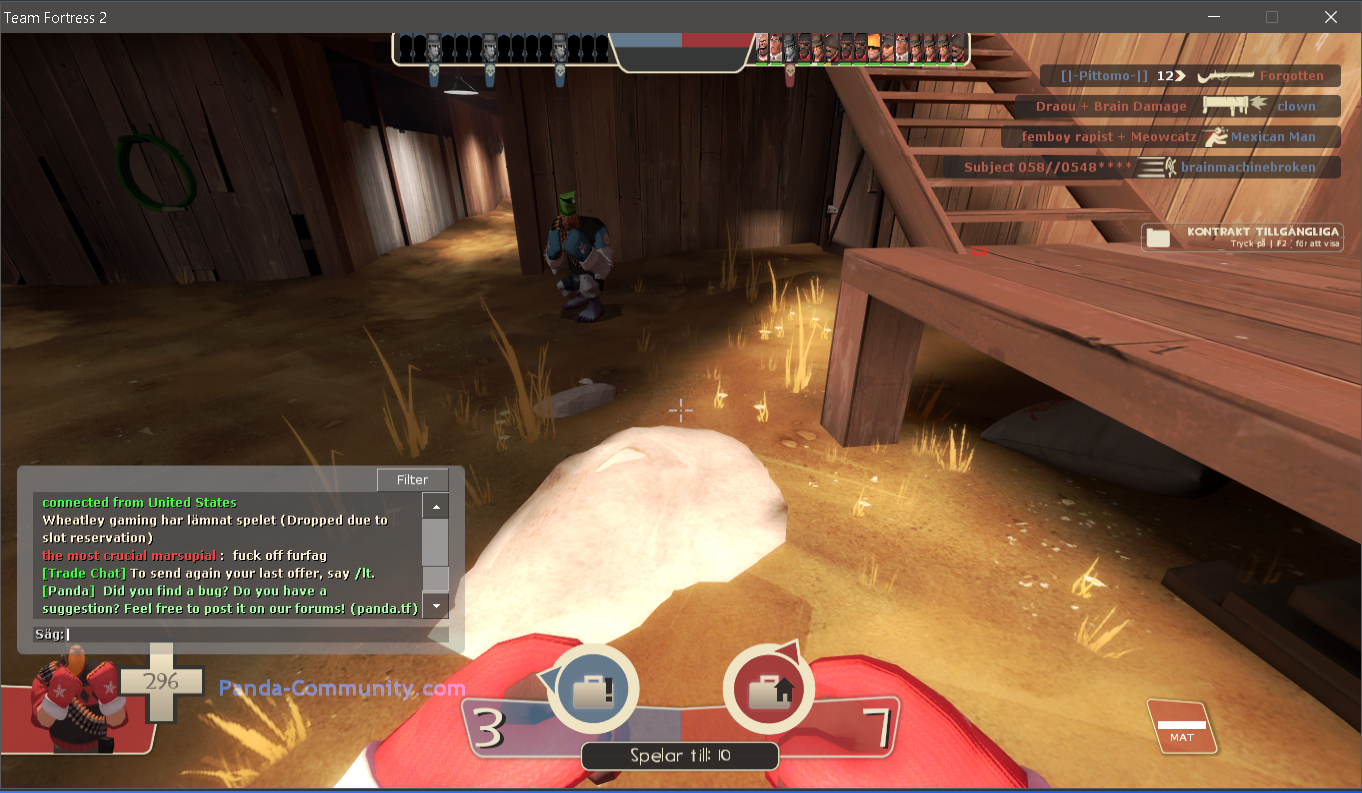Screen dimensions: 1362x793
Task: Click the chat scrollbar up arrow
Action: pyautogui.click(x=435, y=506)
